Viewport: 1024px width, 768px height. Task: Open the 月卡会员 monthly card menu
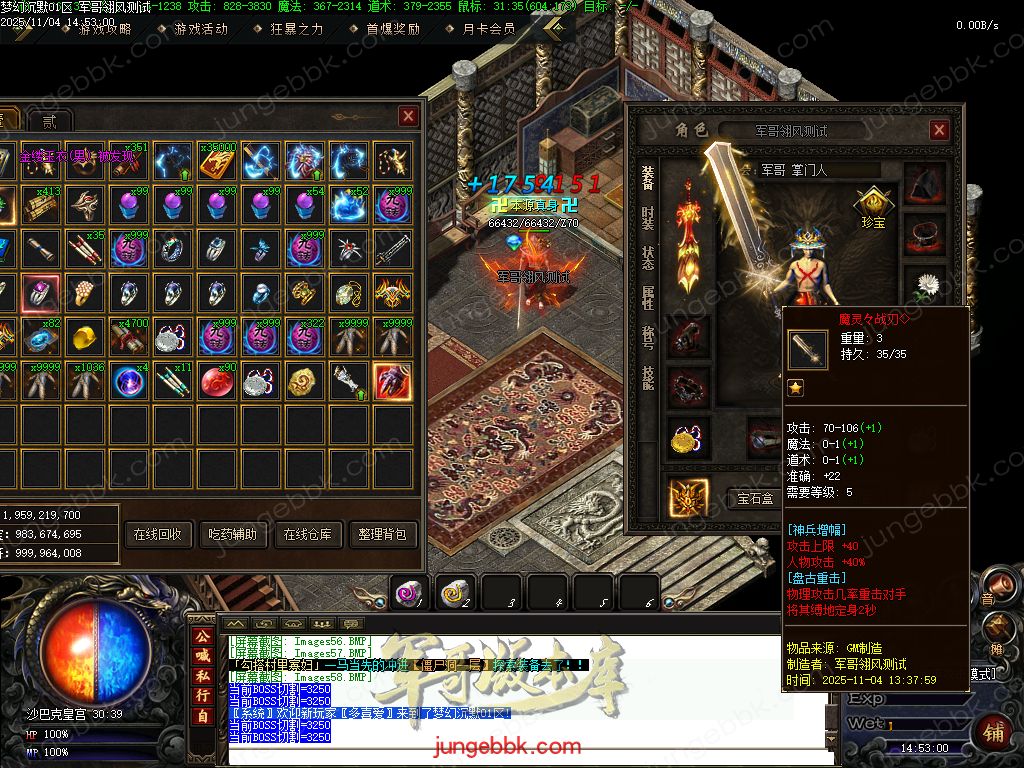coord(489,28)
